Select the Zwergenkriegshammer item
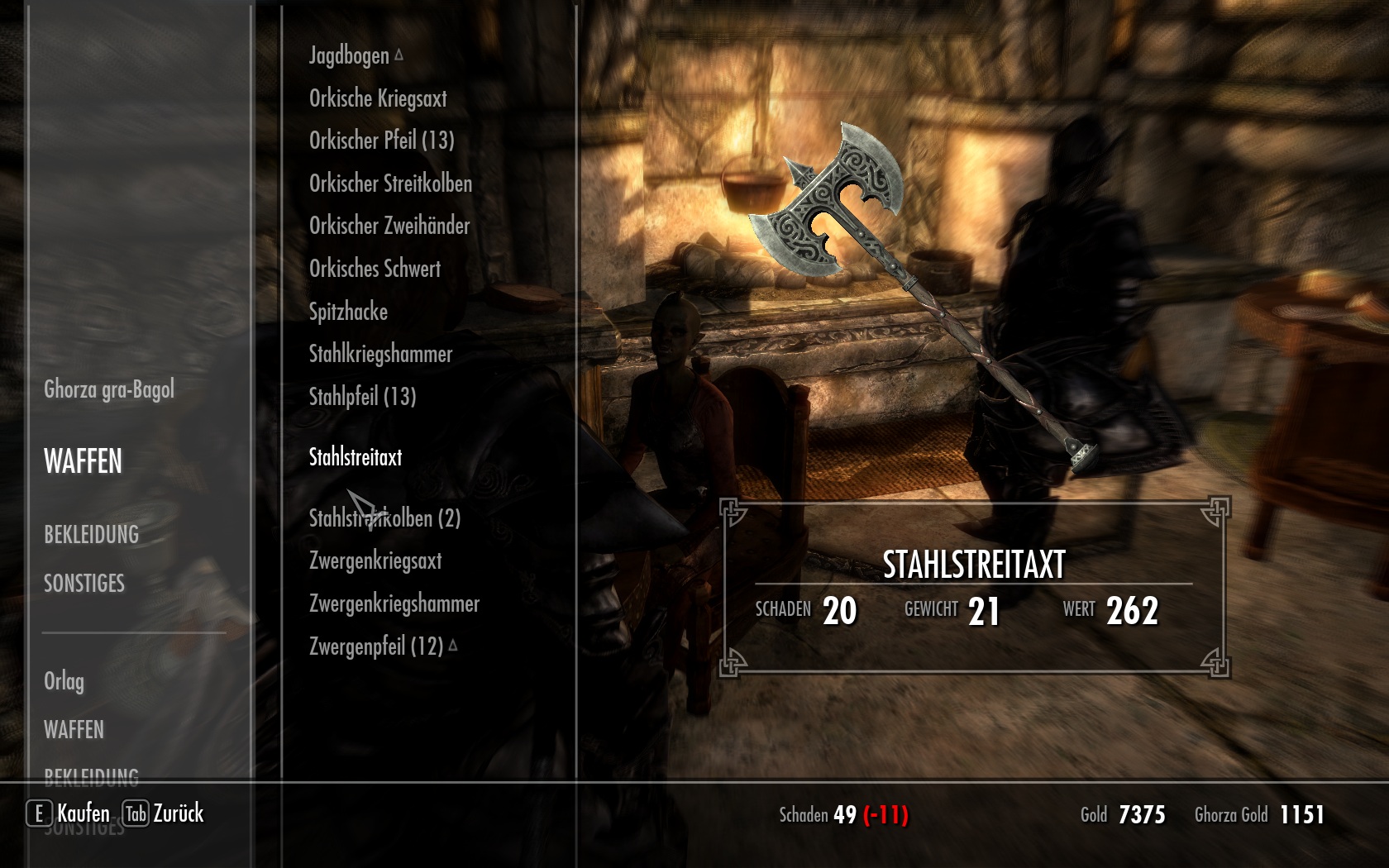The width and height of the screenshot is (1389, 868). click(x=394, y=603)
